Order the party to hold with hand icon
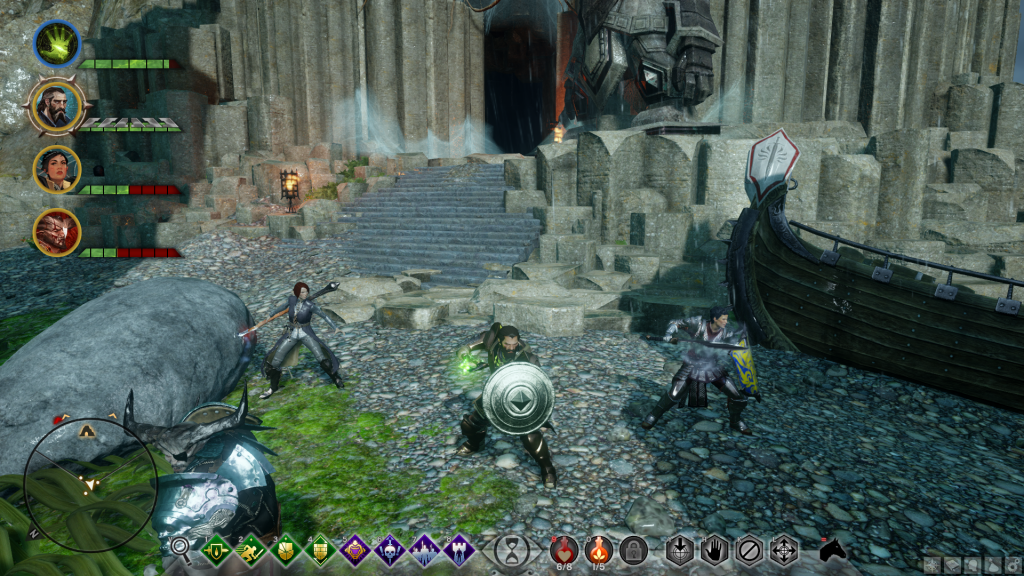The height and width of the screenshot is (576, 1024). [x=715, y=549]
